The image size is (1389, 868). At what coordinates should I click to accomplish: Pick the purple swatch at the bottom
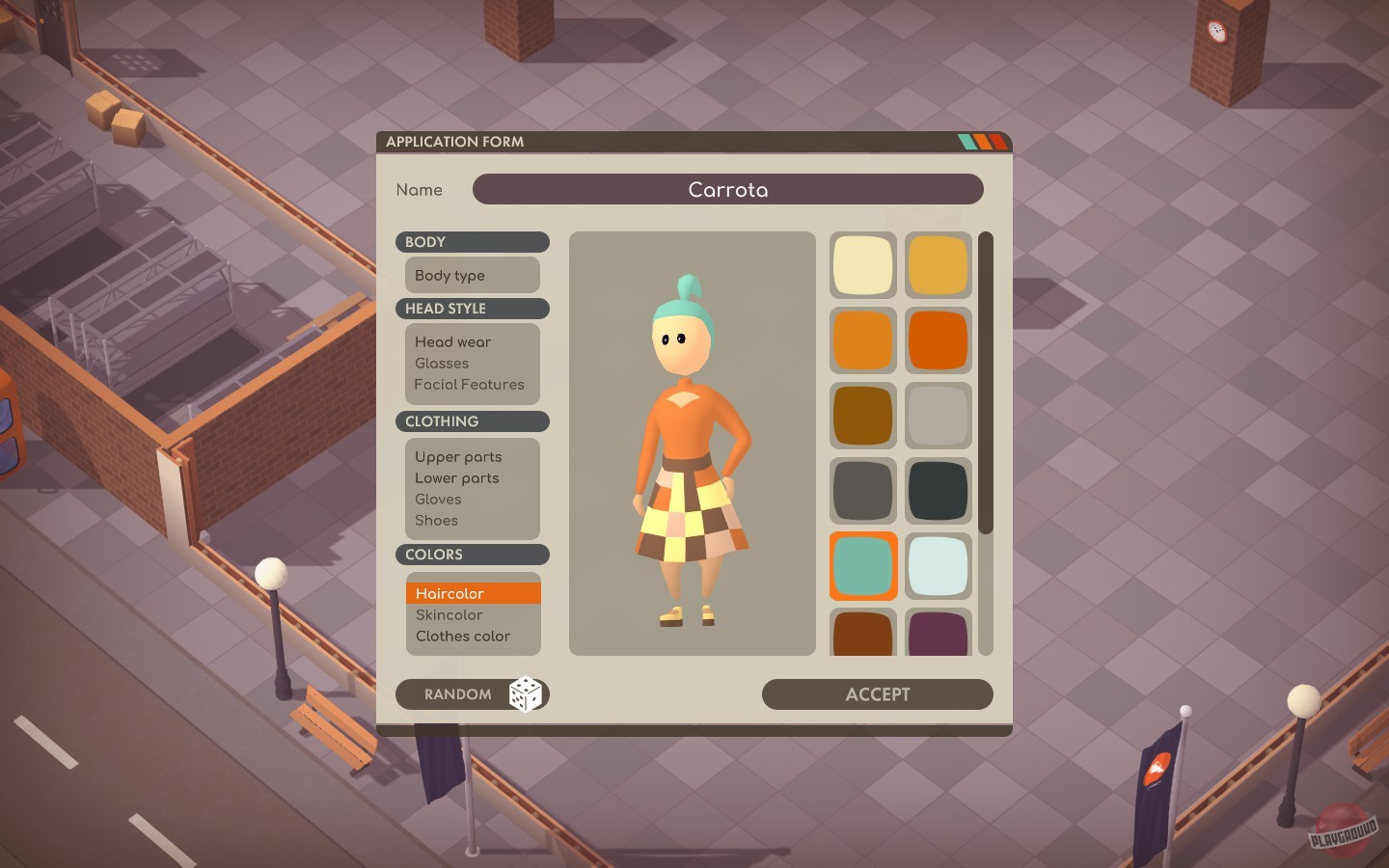[x=938, y=634]
